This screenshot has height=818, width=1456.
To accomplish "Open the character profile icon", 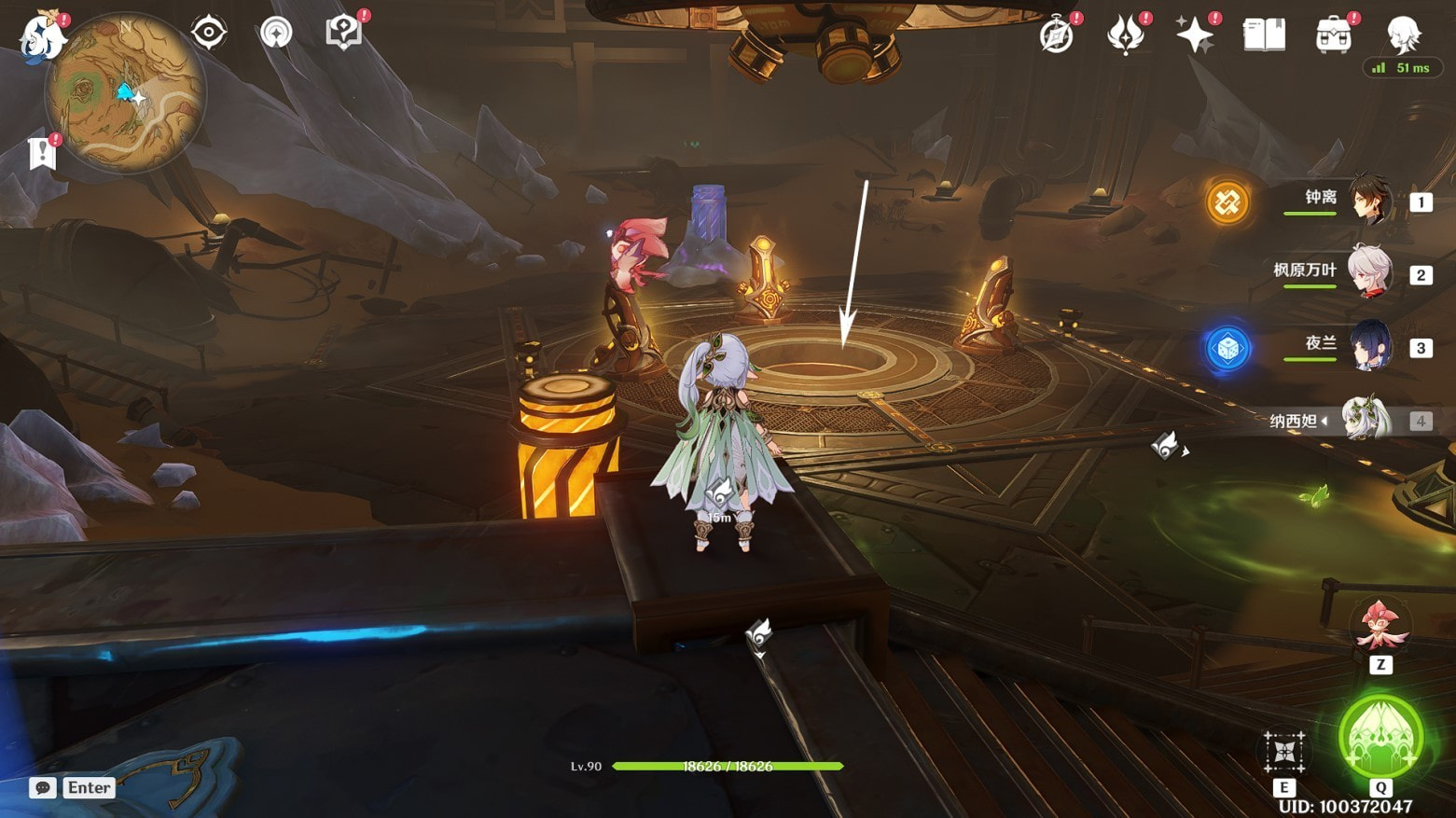I will tap(1403, 35).
